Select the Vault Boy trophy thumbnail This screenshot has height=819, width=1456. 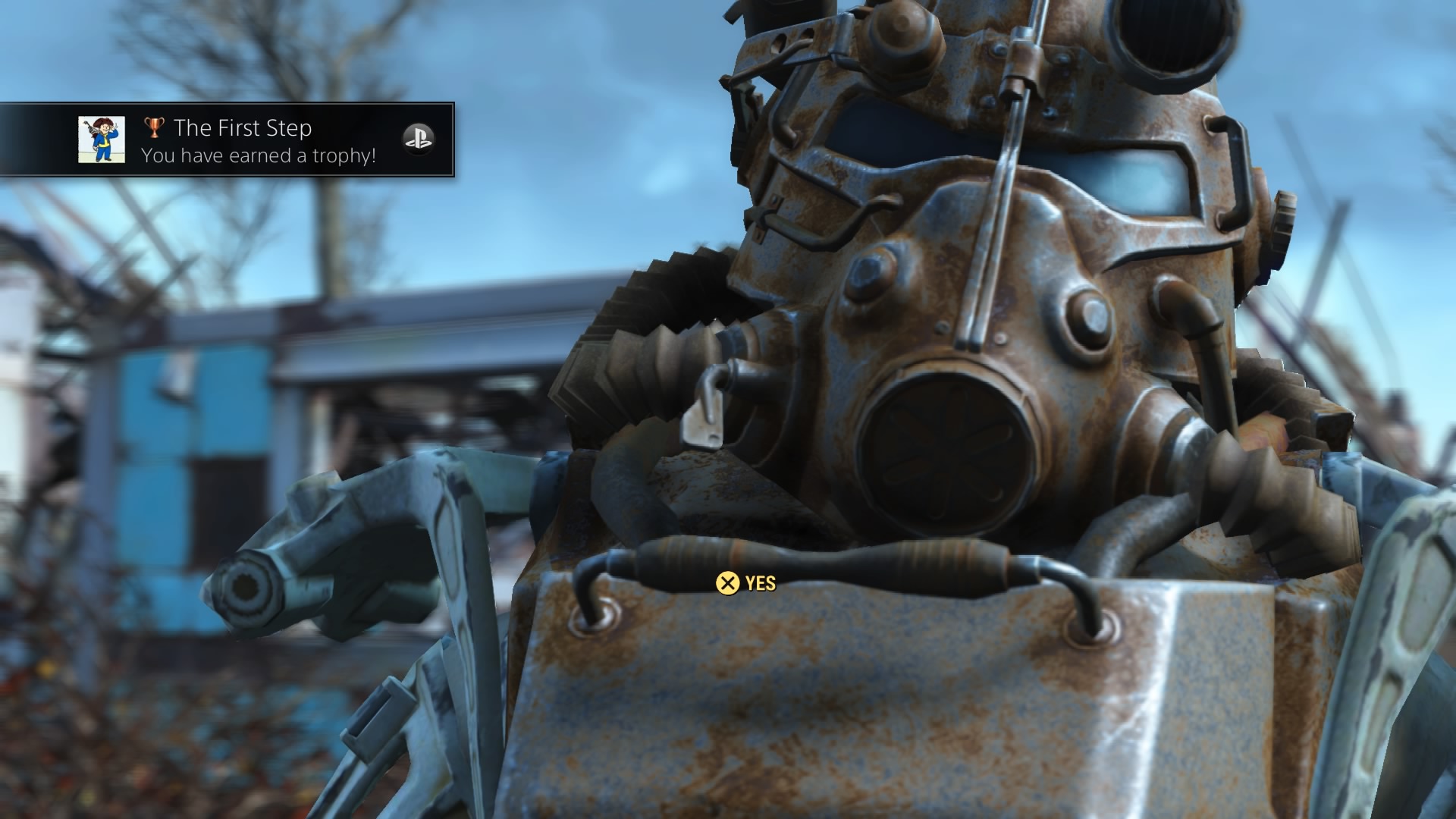click(102, 140)
